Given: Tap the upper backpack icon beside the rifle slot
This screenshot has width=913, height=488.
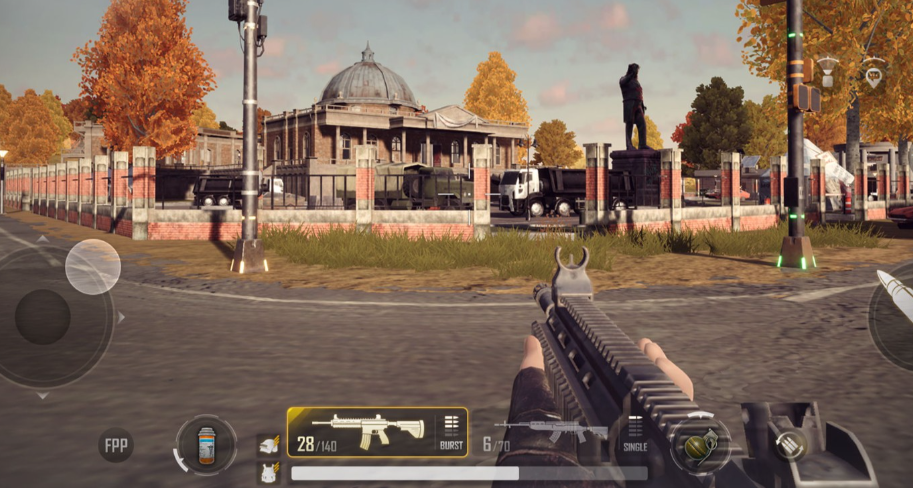Looking at the screenshot, I should pyautogui.click(x=268, y=445).
